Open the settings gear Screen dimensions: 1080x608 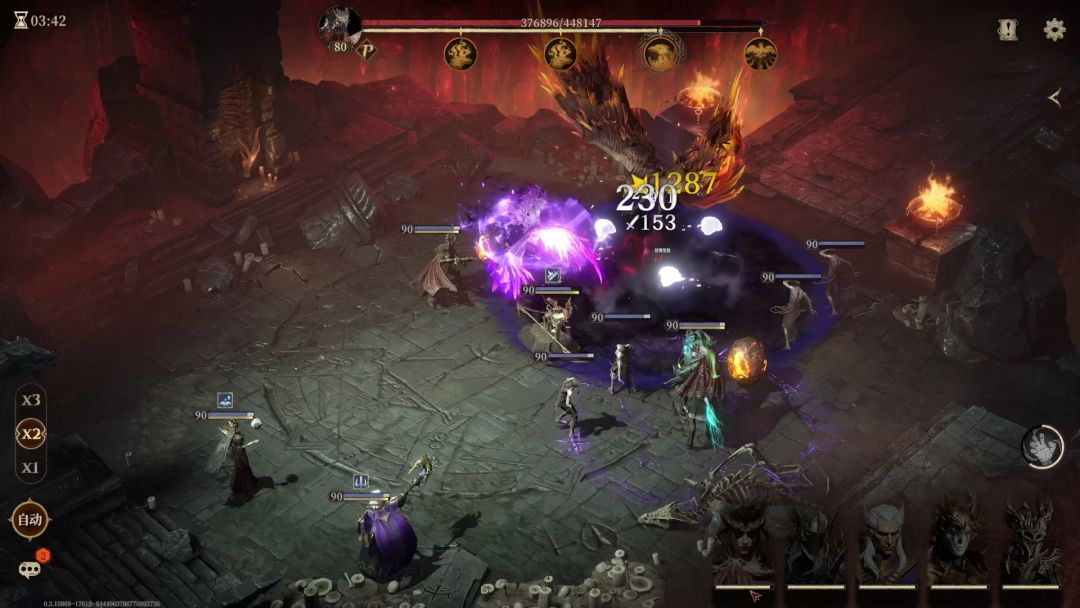coord(1054,29)
